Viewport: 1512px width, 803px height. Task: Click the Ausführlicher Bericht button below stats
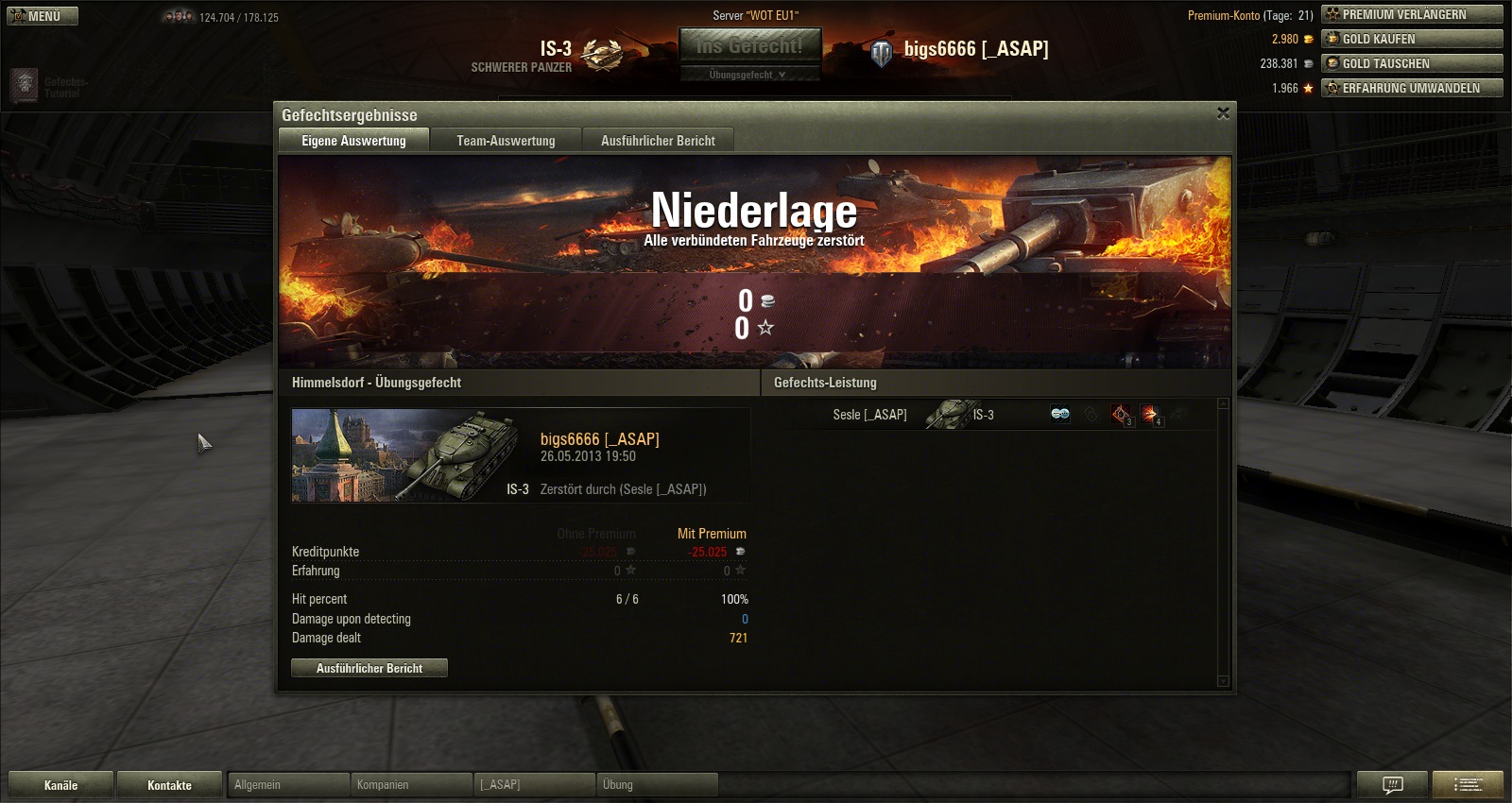coord(369,668)
